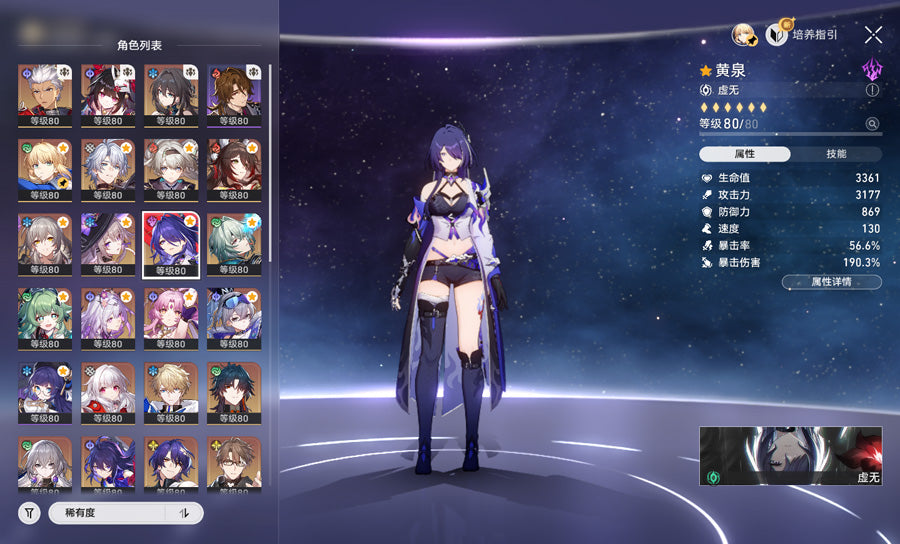Click the purple lightning element icon
This screenshot has height=544, width=900.
[x=872, y=69]
